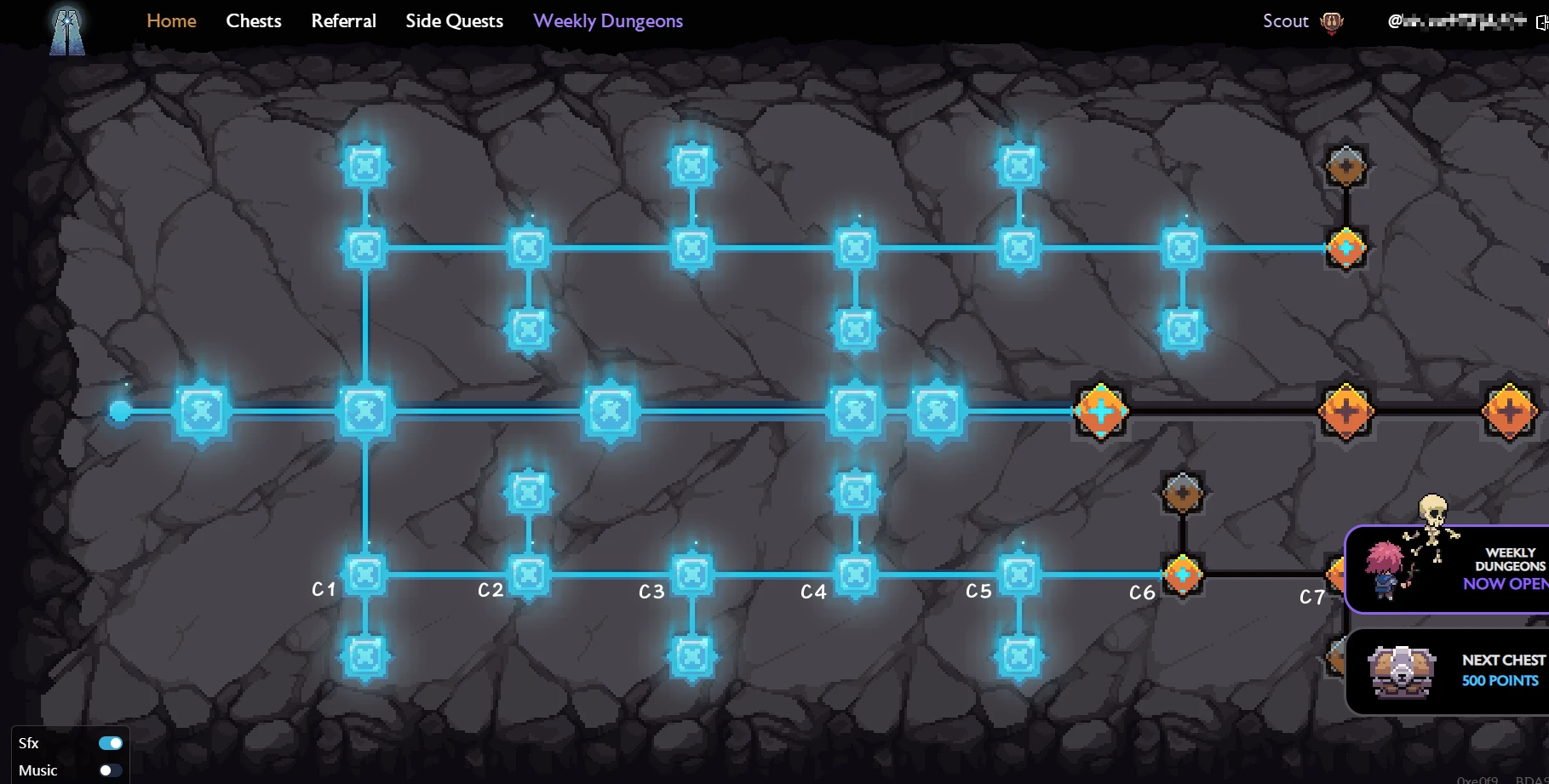Toggle the Music switch
The width and height of the screenshot is (1549, 784).
tap(110, 770)
